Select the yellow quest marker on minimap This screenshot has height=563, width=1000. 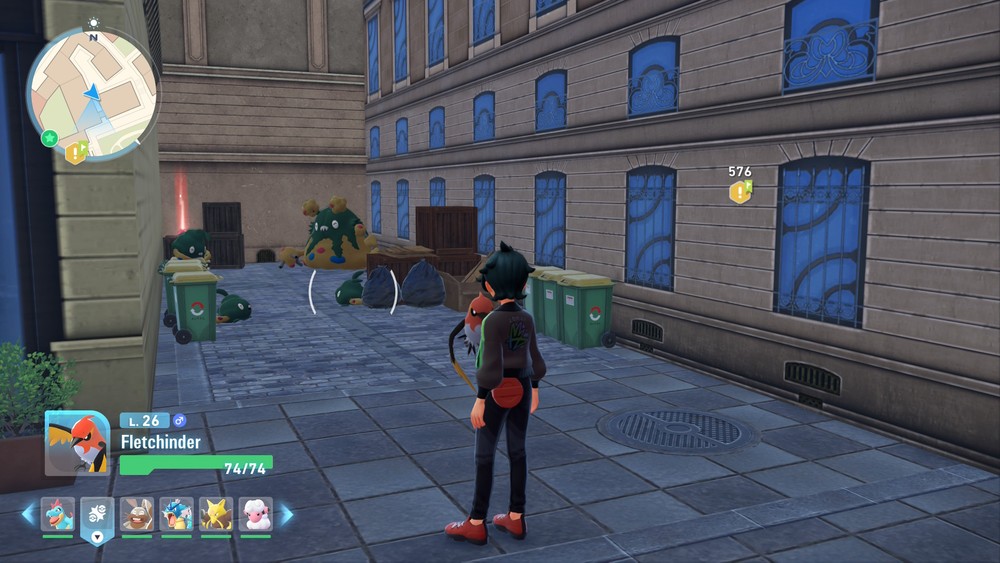pos(76,152)
